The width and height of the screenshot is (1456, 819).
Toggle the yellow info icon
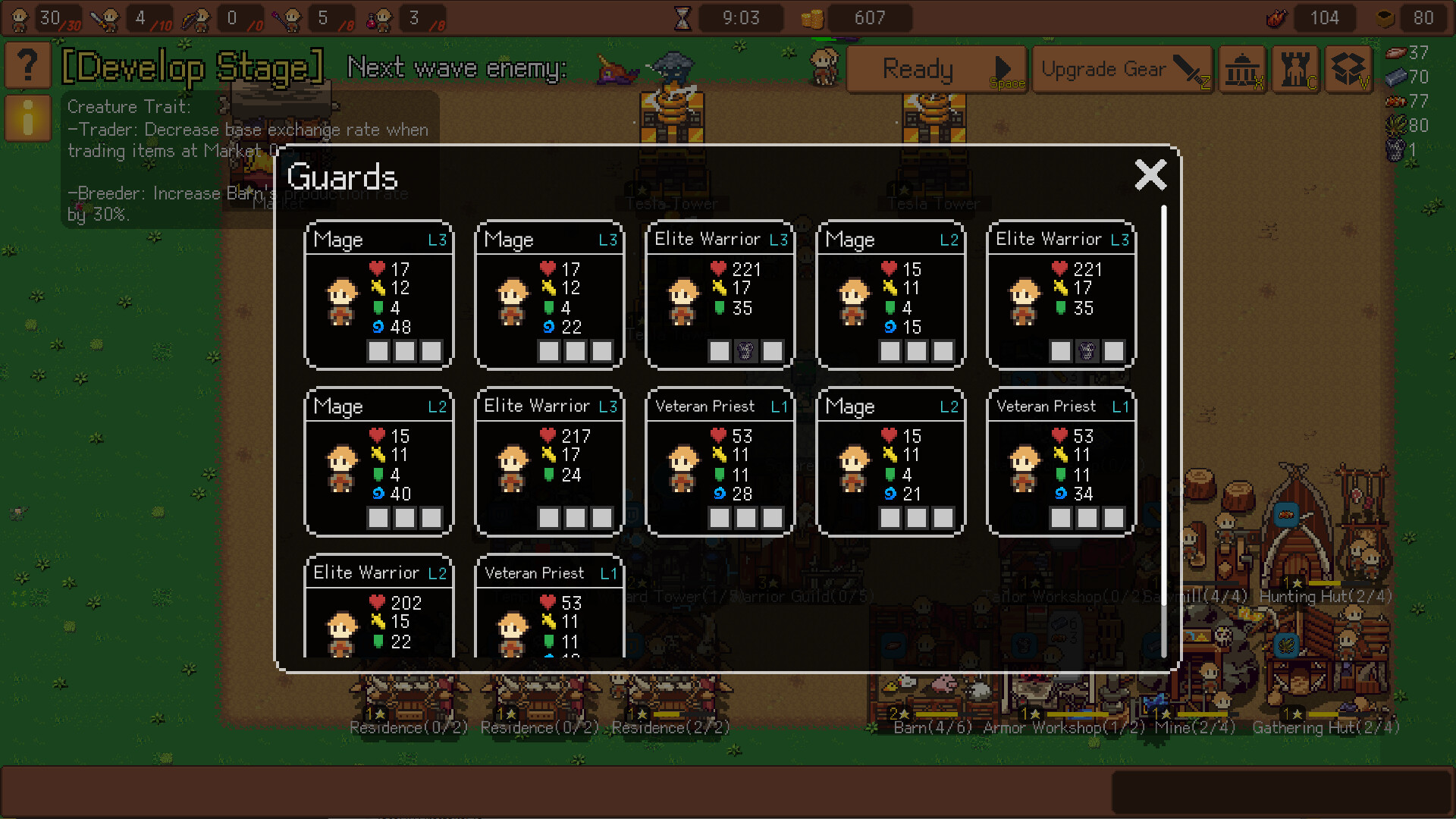28,118
